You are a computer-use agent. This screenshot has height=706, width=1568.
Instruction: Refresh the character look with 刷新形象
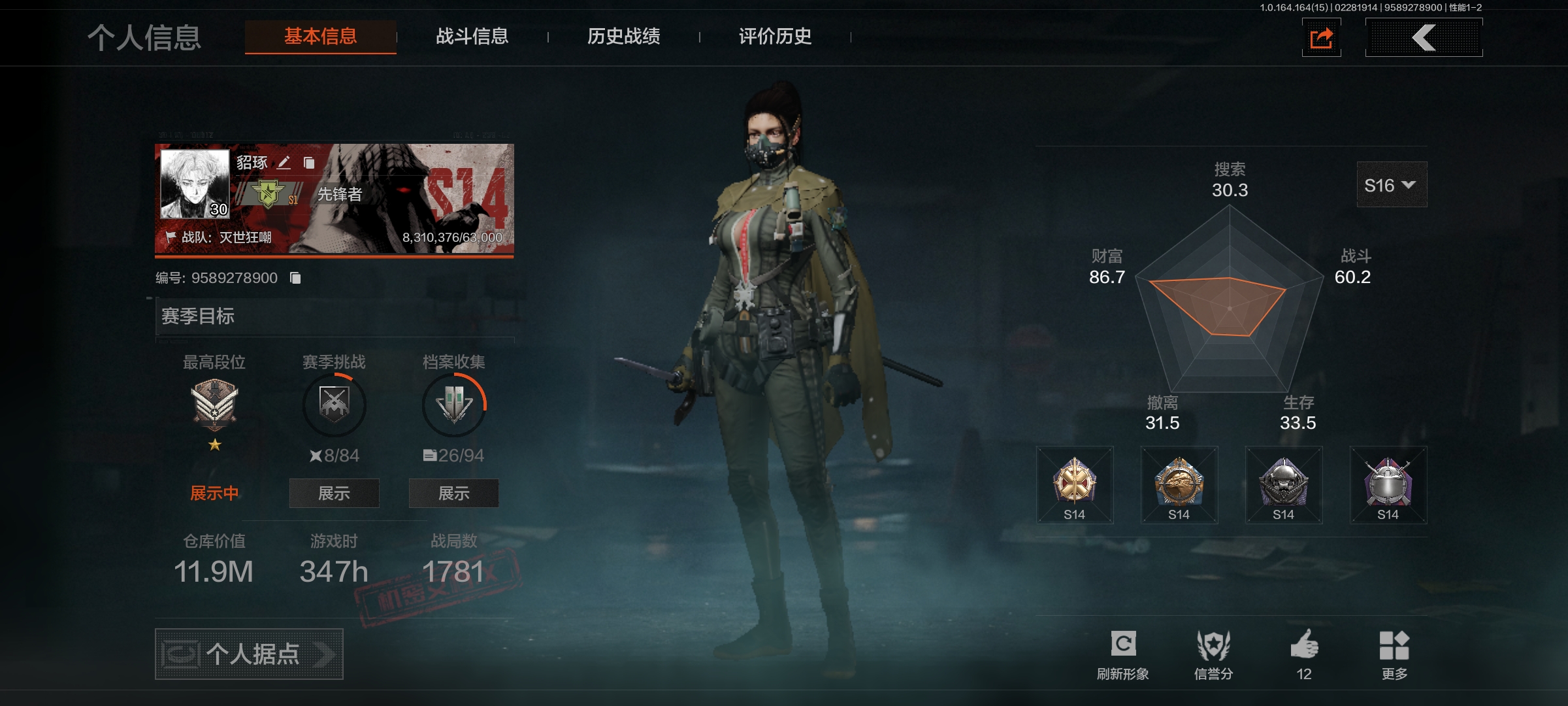pos(1122,654)
